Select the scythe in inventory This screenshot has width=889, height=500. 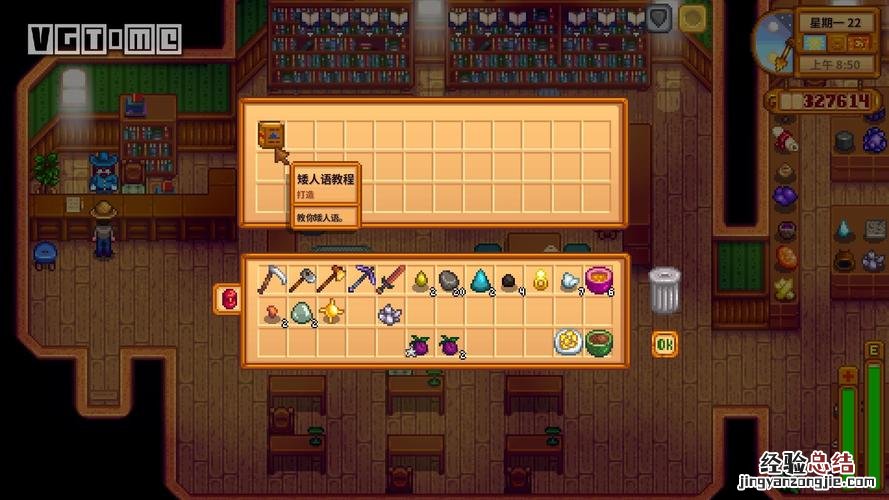271,280
